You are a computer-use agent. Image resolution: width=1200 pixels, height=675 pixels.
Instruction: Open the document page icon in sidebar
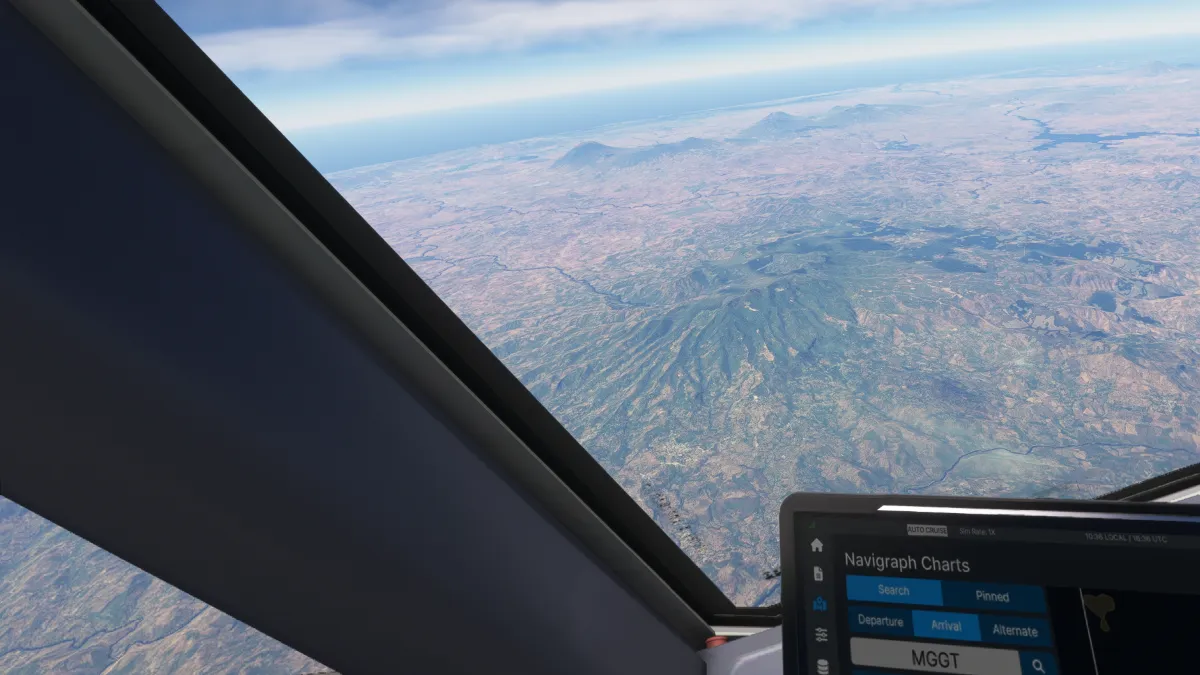(x=818, y=574)
